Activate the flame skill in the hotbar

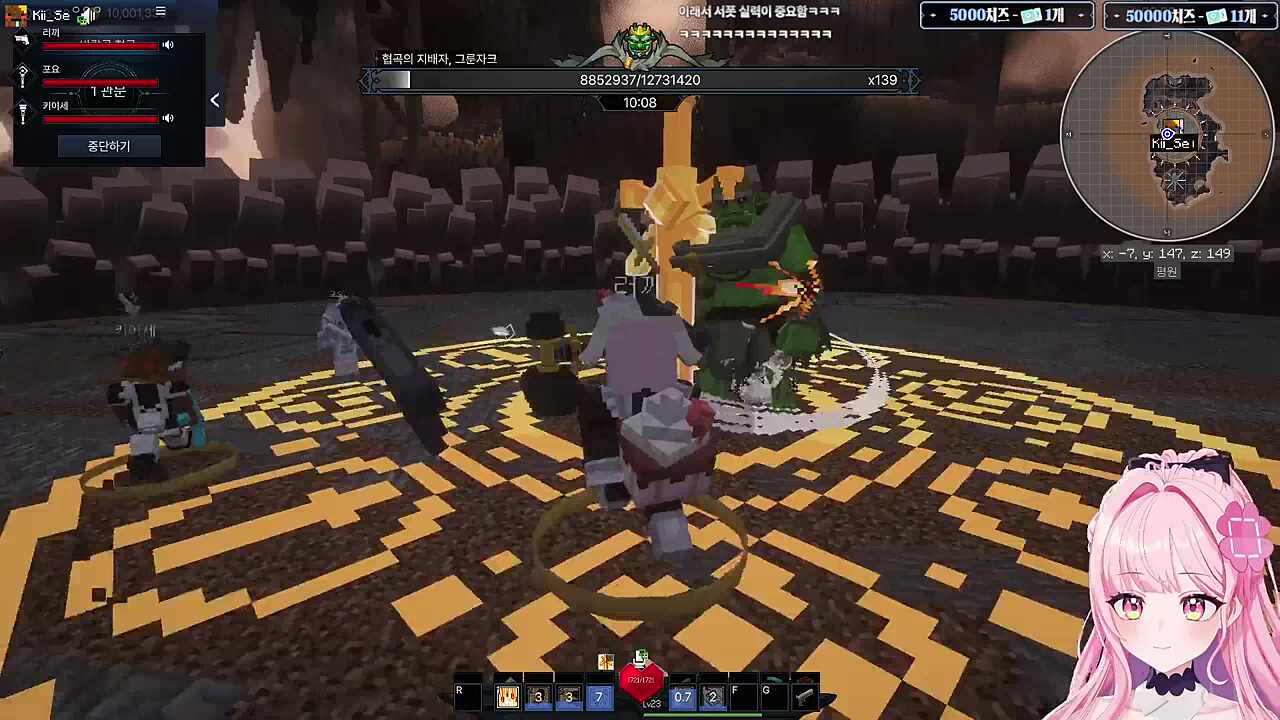click(x=508, y=696)
